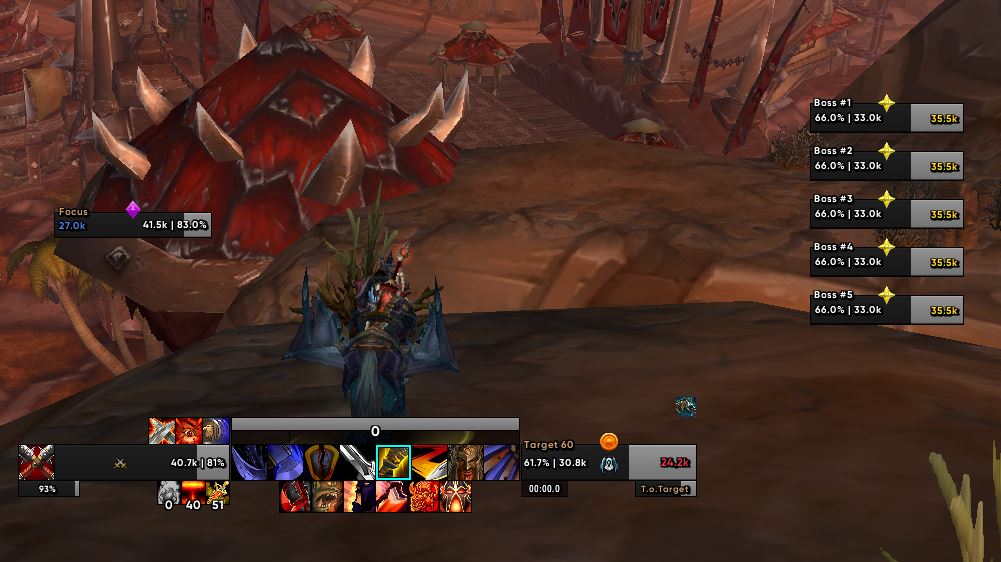The width and height of the screenshot is (1001, 562).
Task: Click the round shield buff icon
Action: (x=216, y=431)
